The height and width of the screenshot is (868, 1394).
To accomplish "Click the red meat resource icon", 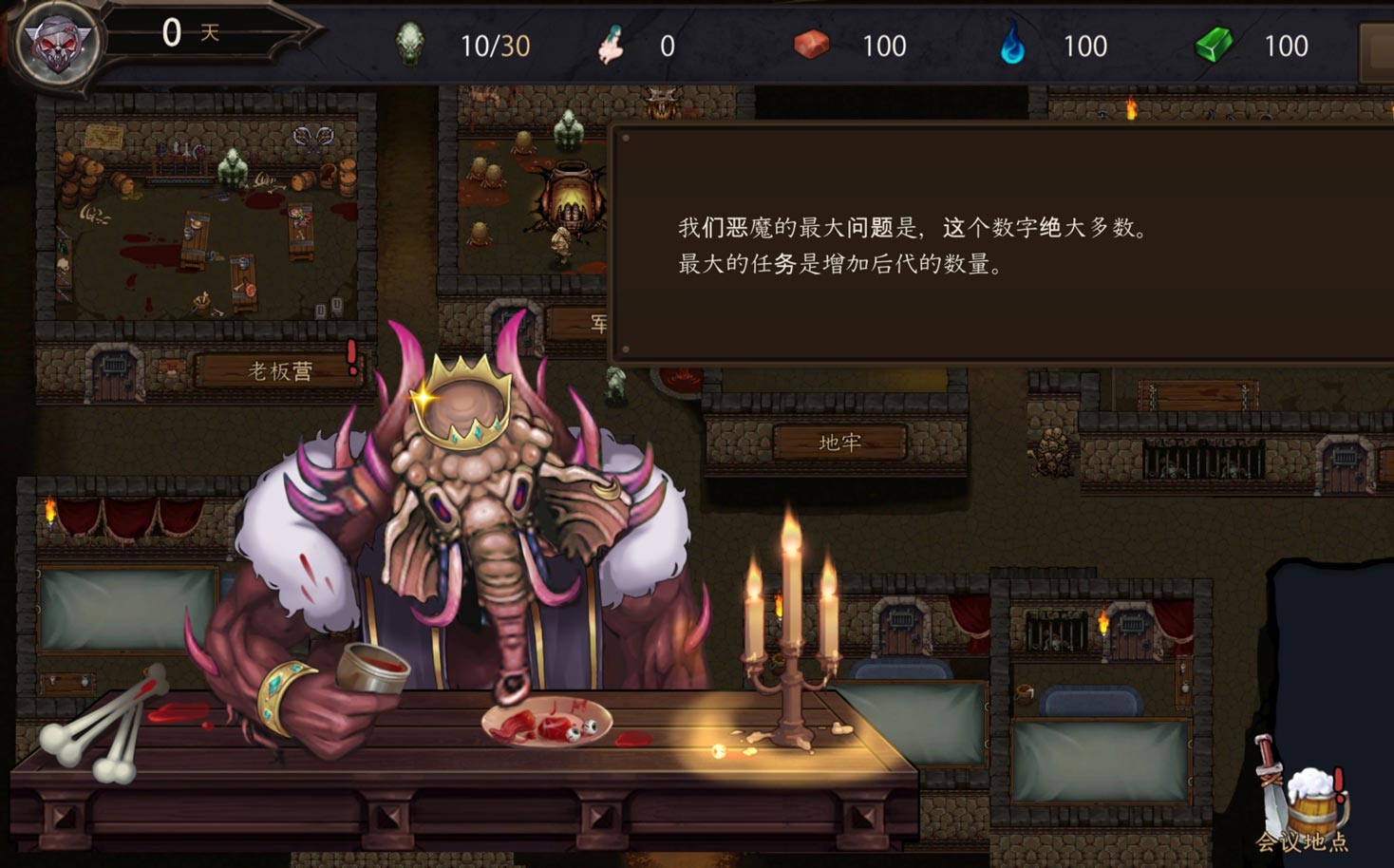I will click(x=809, y=45).
